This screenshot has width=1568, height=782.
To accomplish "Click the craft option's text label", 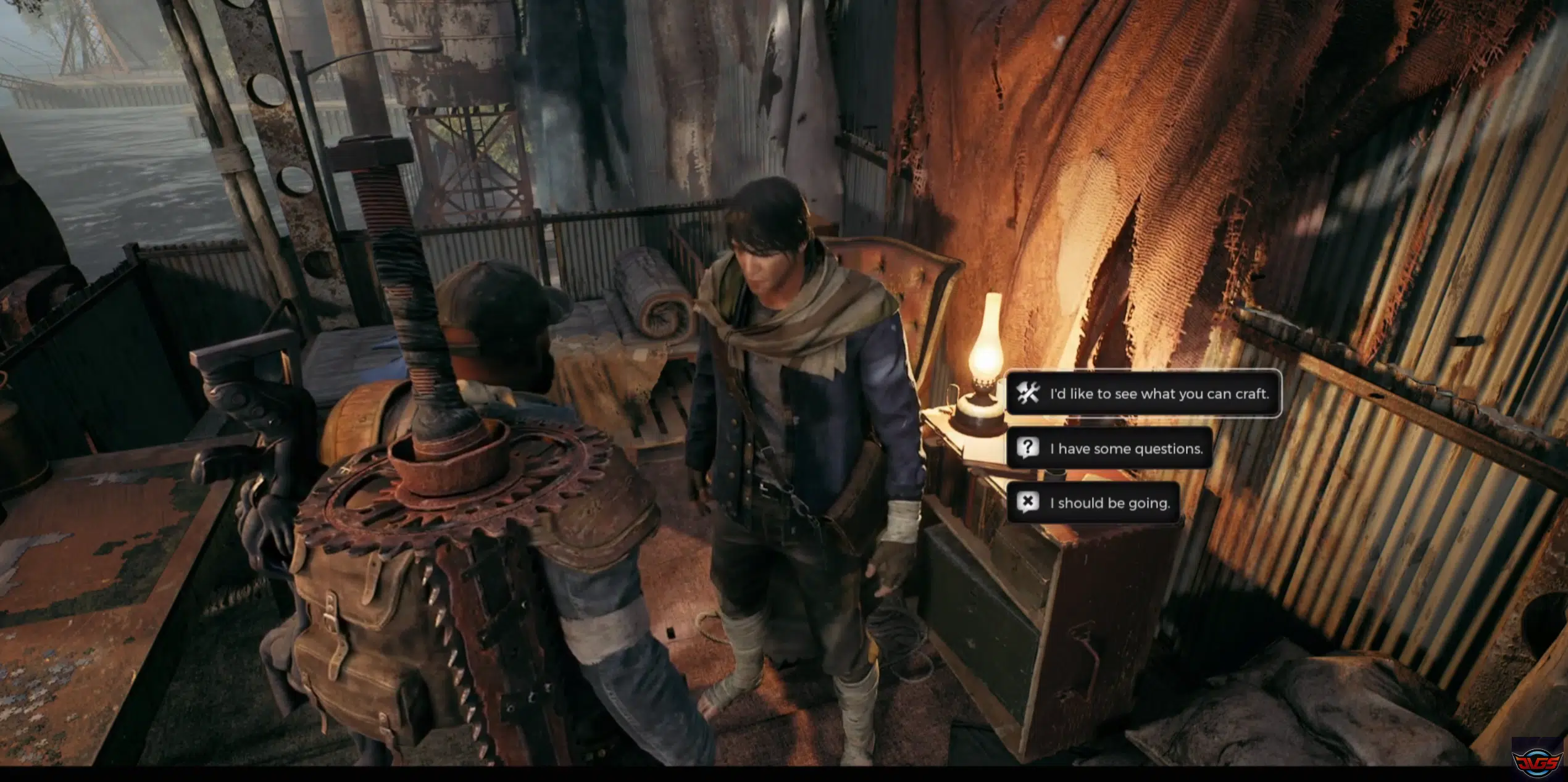I will click(1161, 394).
